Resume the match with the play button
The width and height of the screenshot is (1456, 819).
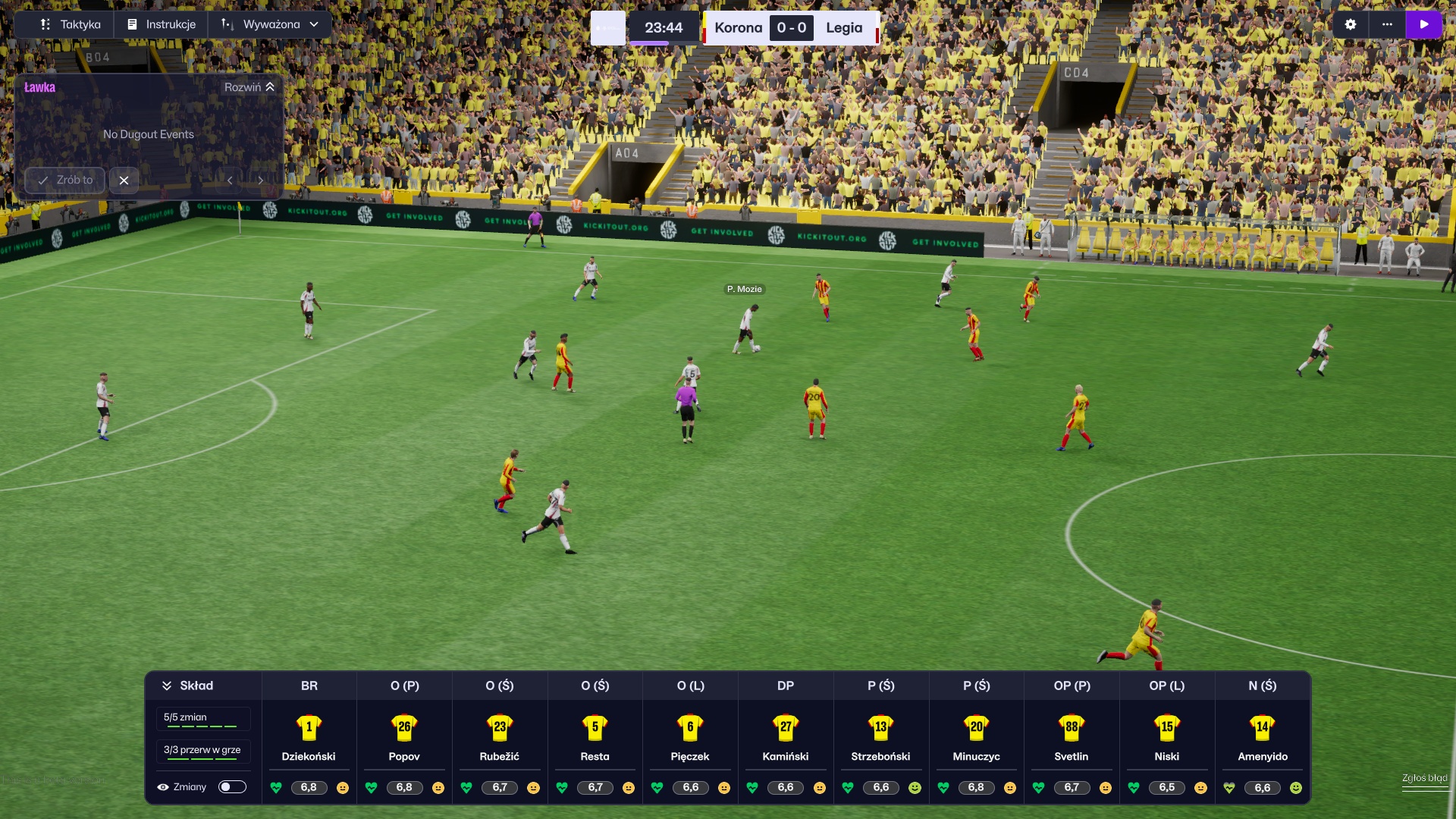1425,24
